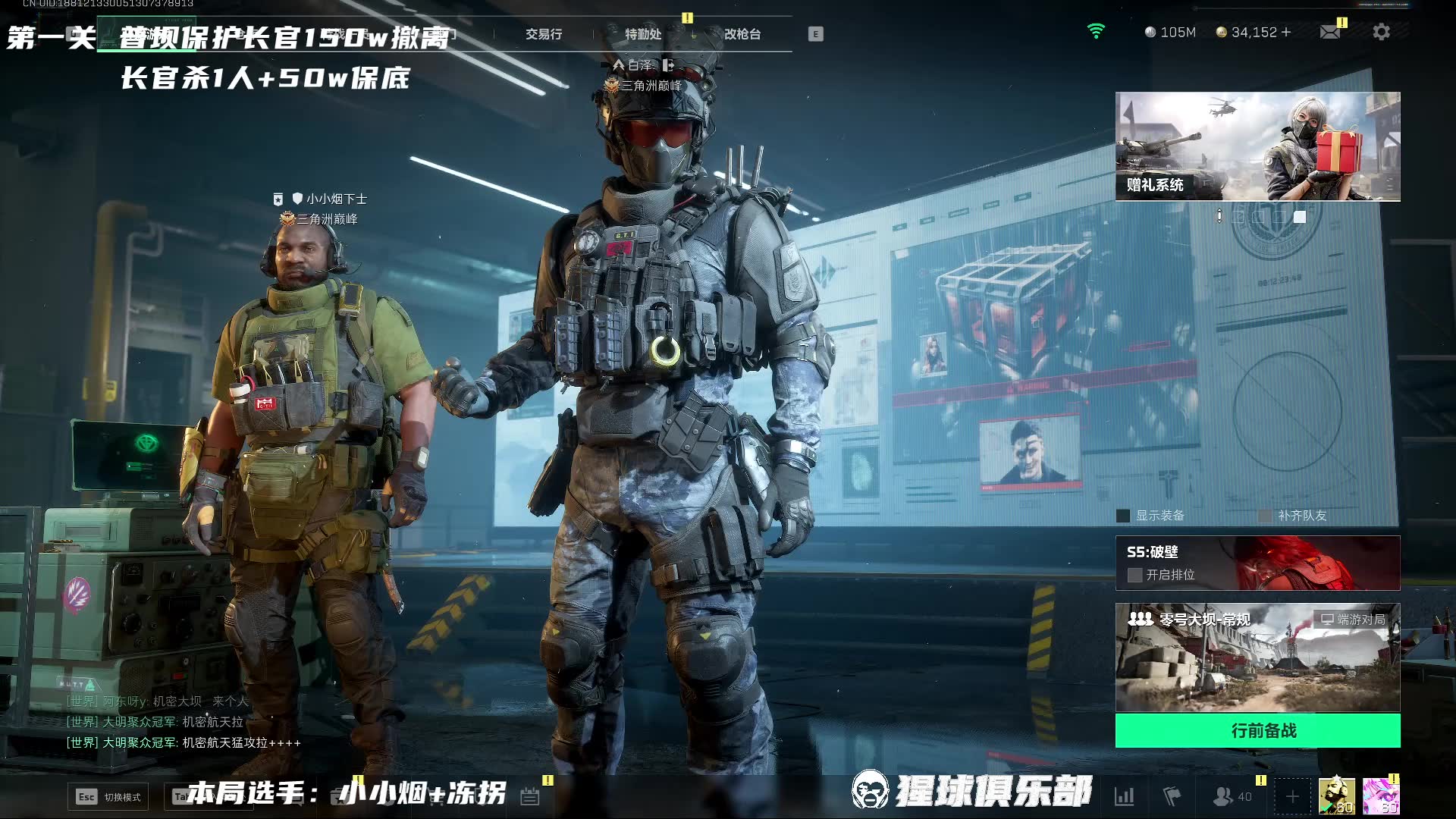Open the calendar events icon

(x=529, y=796)
